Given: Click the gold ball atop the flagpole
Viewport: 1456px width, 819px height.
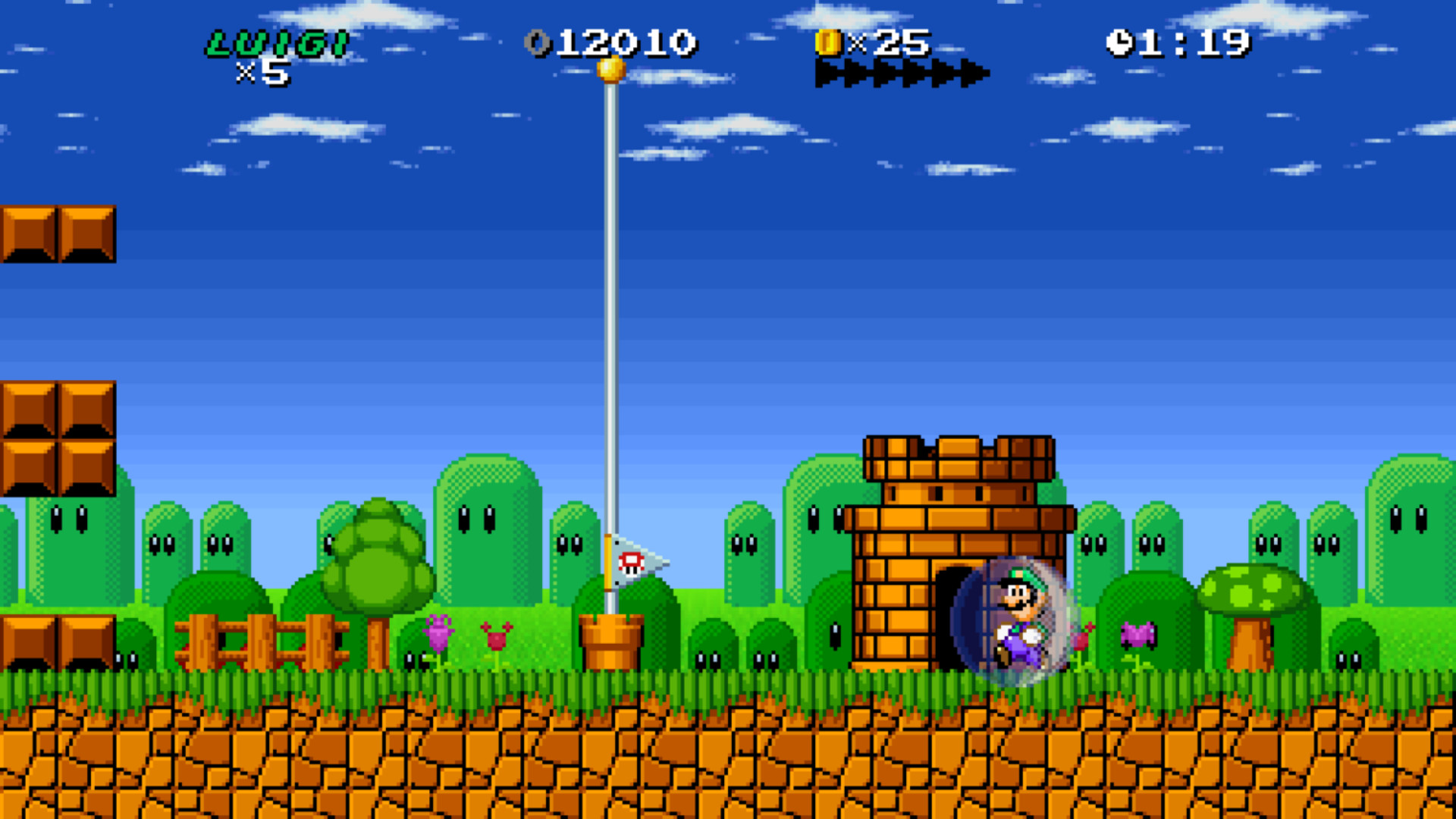Looking at the screenshot, I should tap(611, 68).
